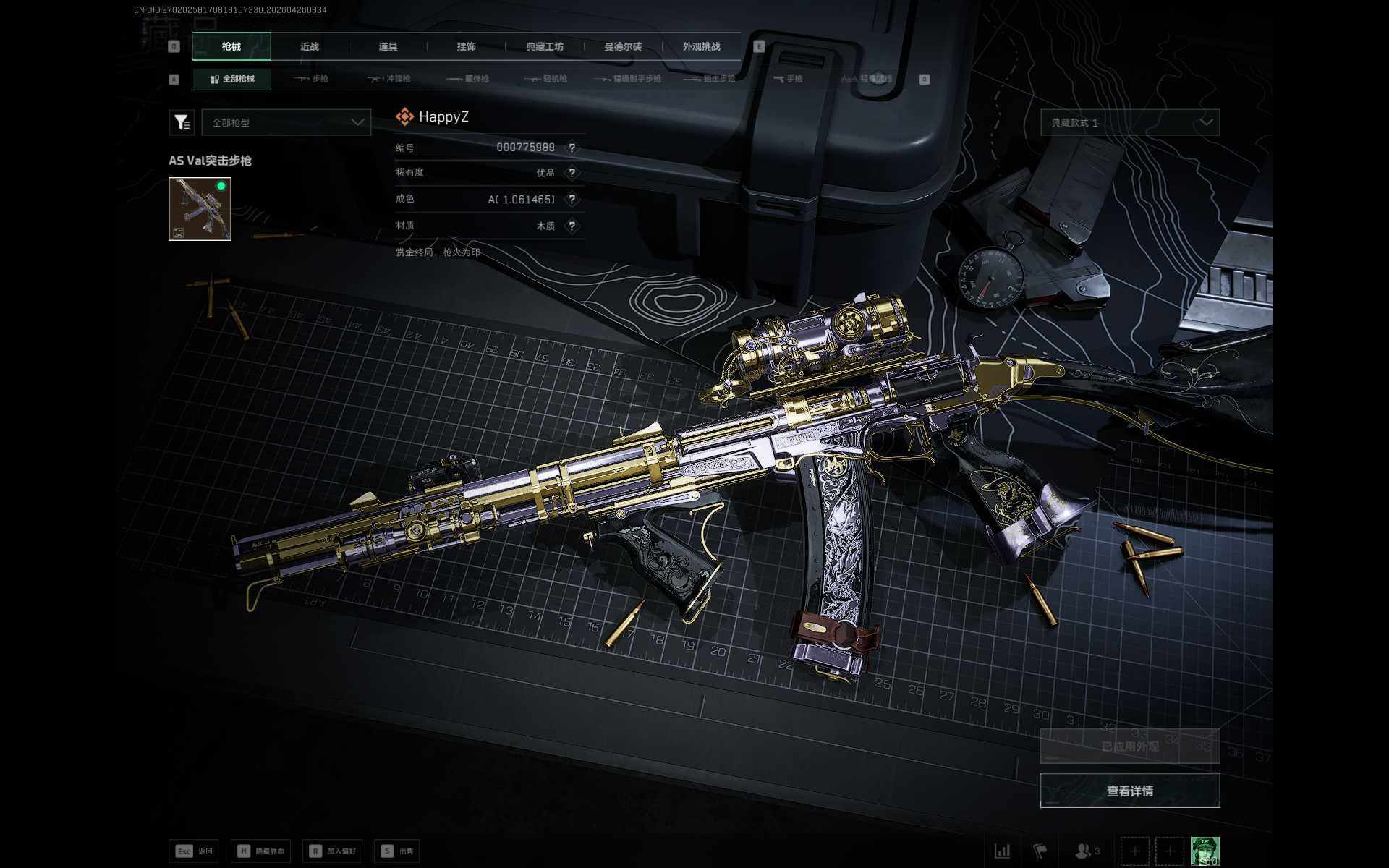
Task: Open the 全部枪型 weapon type dropdown
Action: tap(286, 123)
